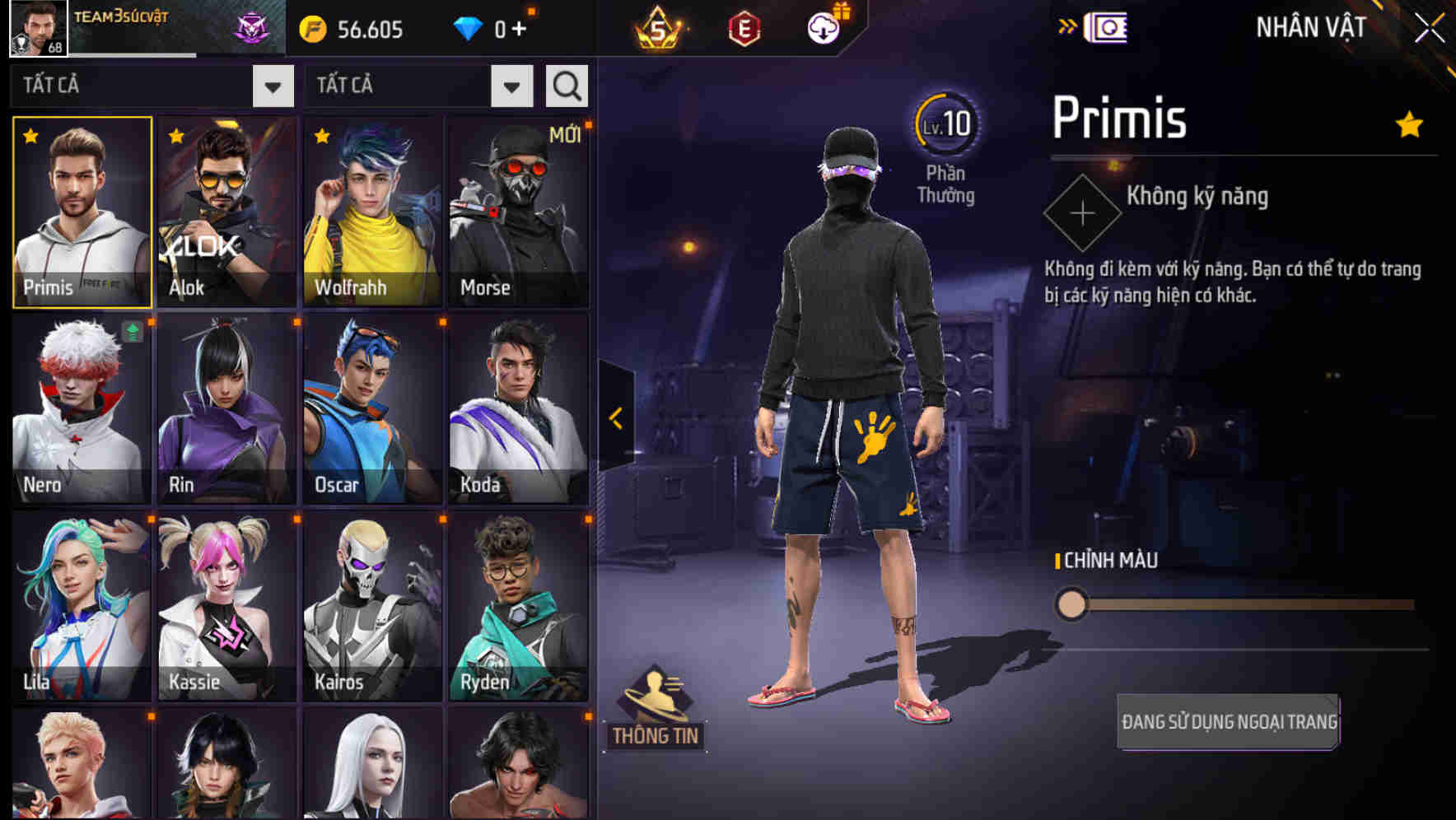Click ĐANG SỬ DỤNG NGOẠI TRANG button
1456x820 pixels.
1228,719
